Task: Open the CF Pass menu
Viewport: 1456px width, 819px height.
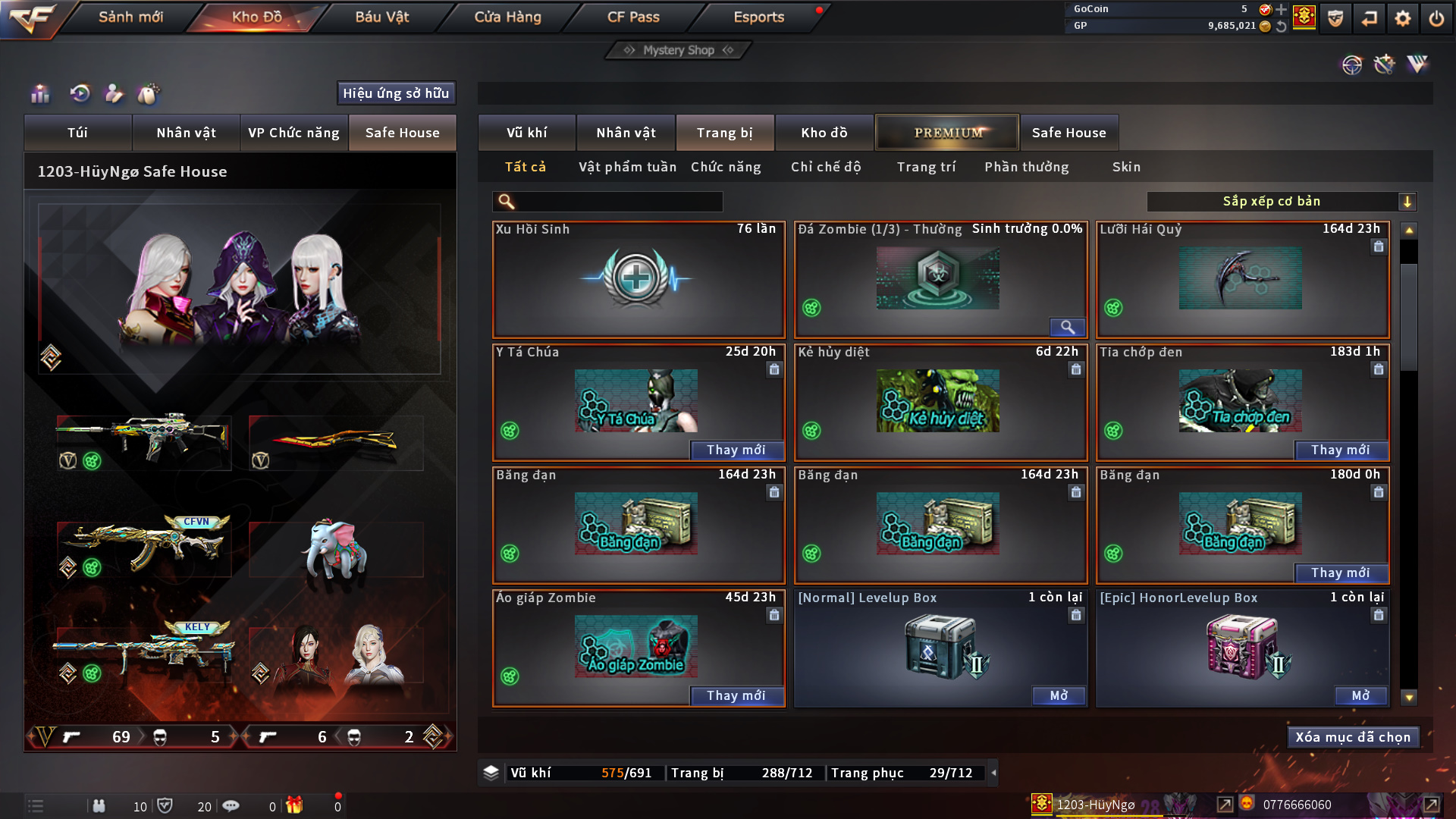Action: [x=633, y=17]
